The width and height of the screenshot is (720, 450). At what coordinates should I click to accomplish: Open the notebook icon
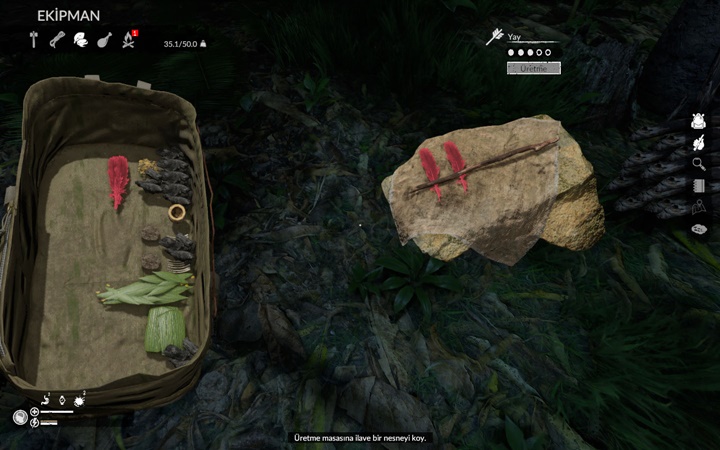699,185
